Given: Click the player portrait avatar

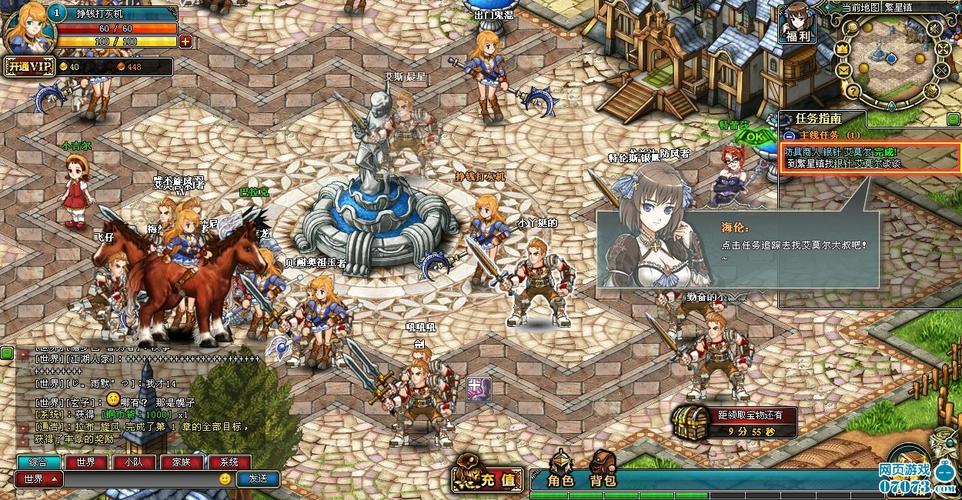Looking at the screenshot, I should pos(24,27).
